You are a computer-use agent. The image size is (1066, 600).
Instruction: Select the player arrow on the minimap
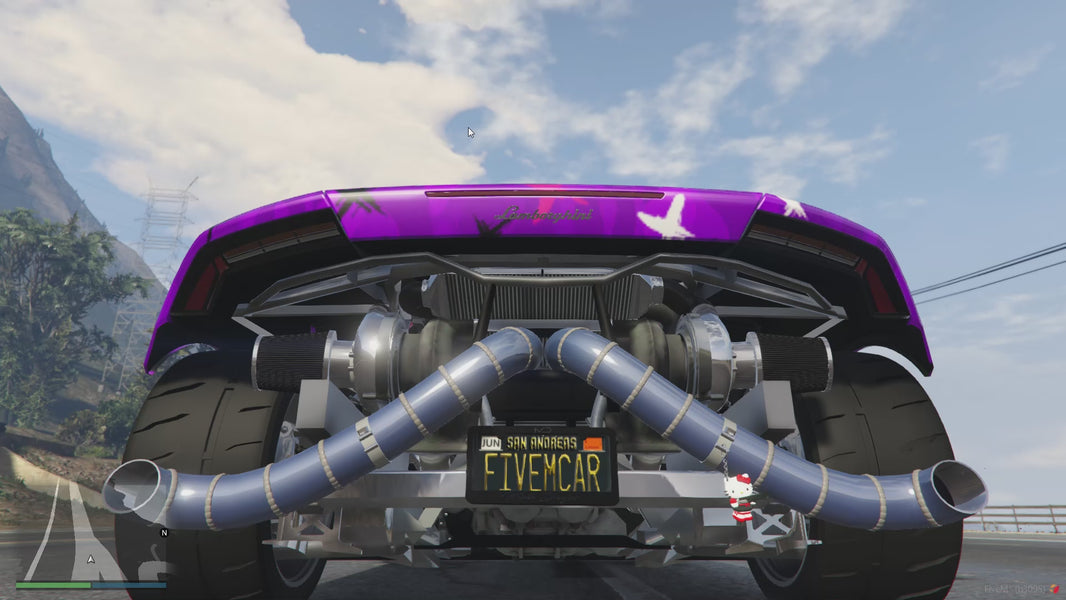(x=91, y=559)
